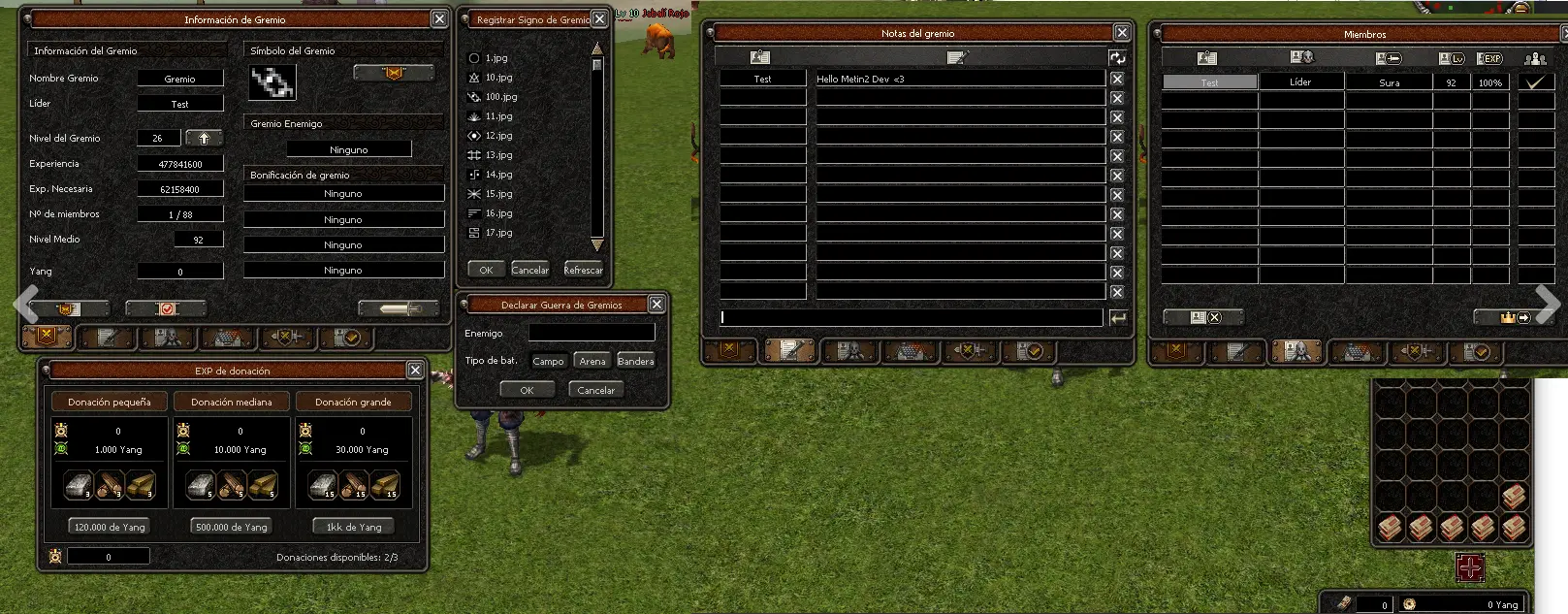This screenshot has width=1568, height=614.
Task: Toggle the checkmark for member Test
Action: 1535,82
